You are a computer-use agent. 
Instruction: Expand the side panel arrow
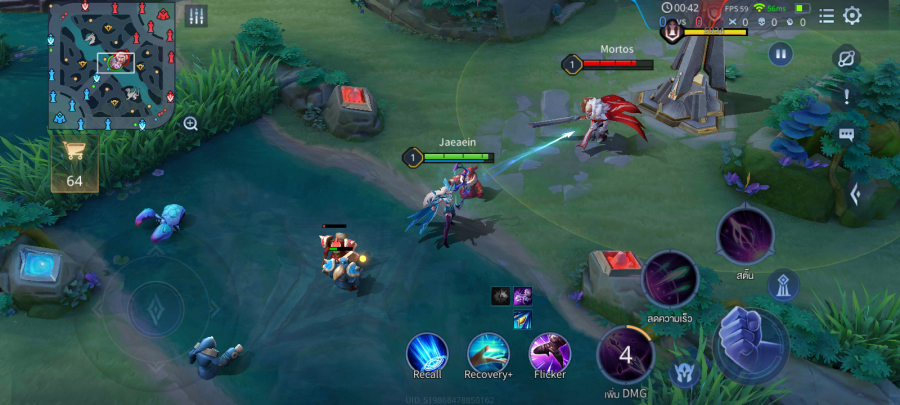click(x=855, y=194)
